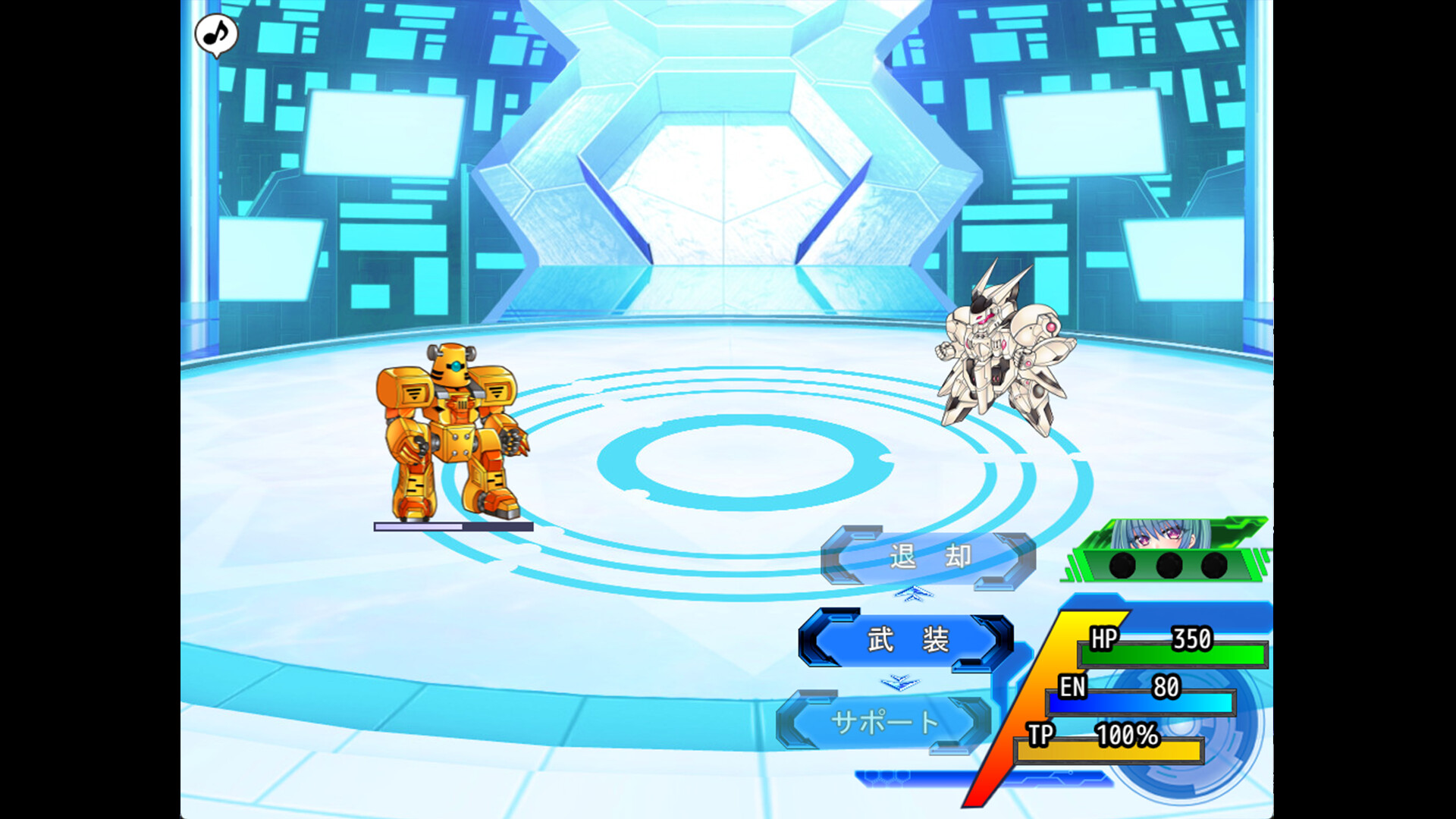The image size is (1456, 819).
Task: Toggle the music note icon
Action: (216, 34)
